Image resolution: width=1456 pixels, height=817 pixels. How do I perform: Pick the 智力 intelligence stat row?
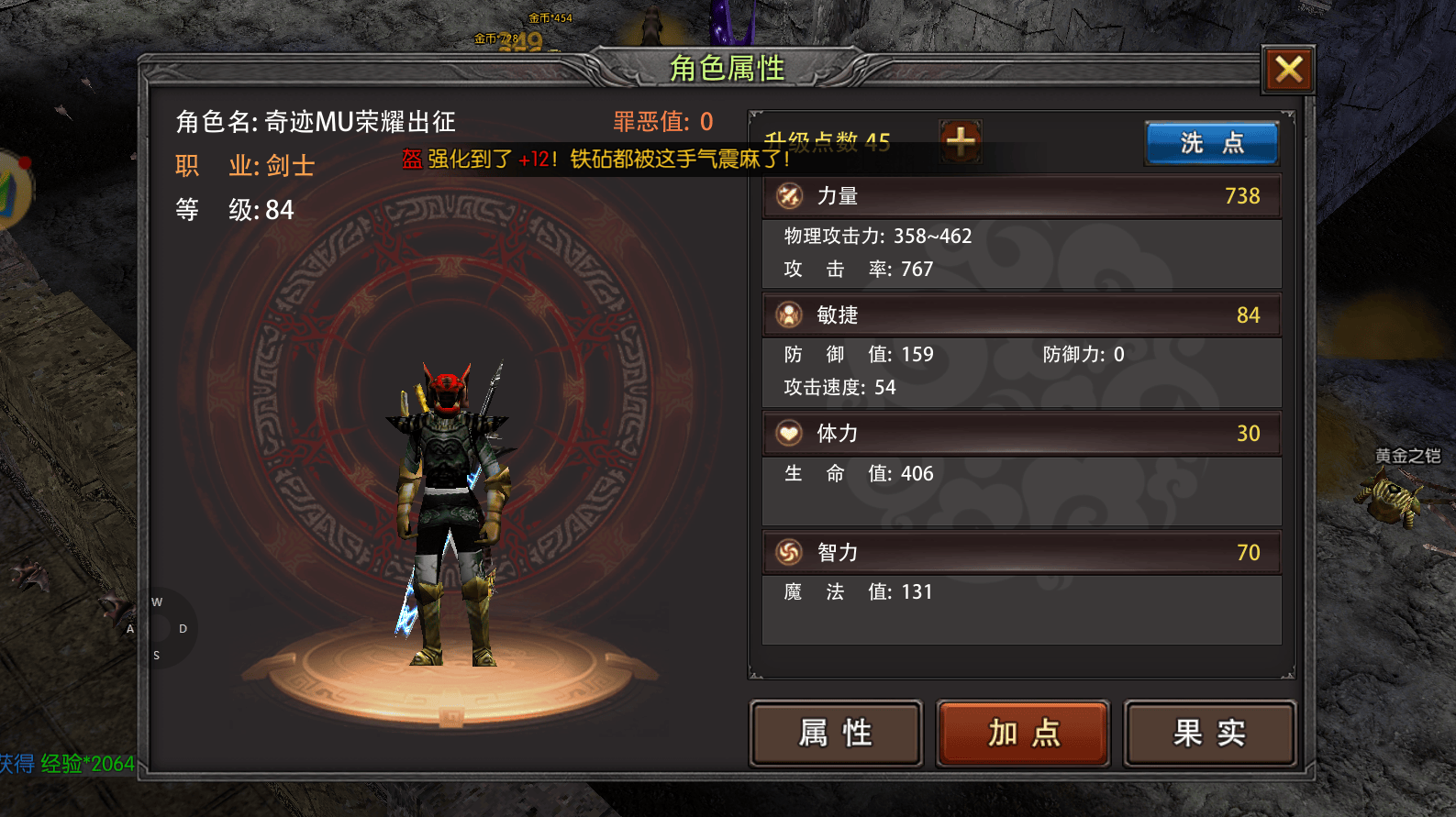pos(1021,552)
